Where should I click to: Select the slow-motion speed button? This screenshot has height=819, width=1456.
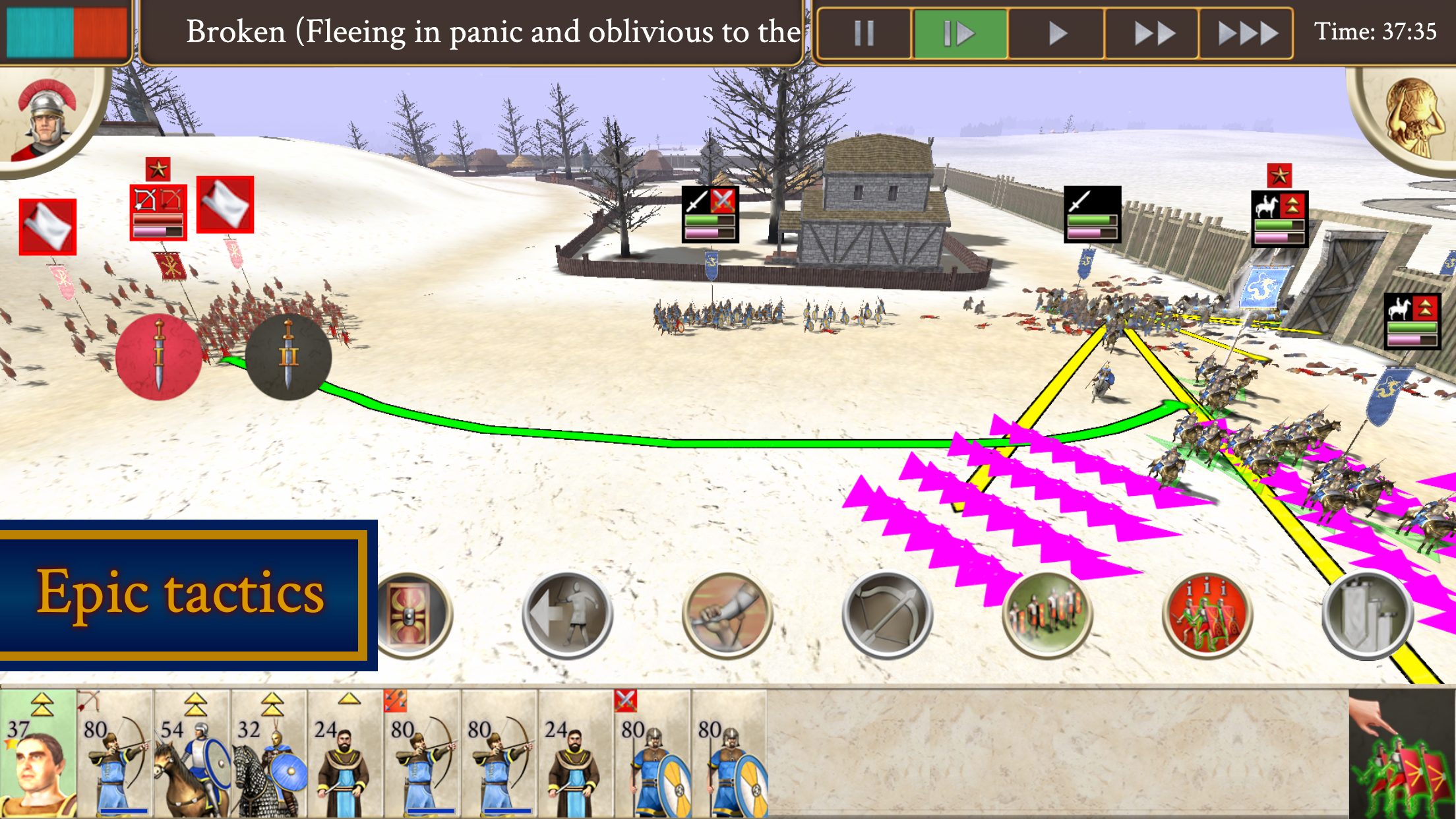point(959,33)
